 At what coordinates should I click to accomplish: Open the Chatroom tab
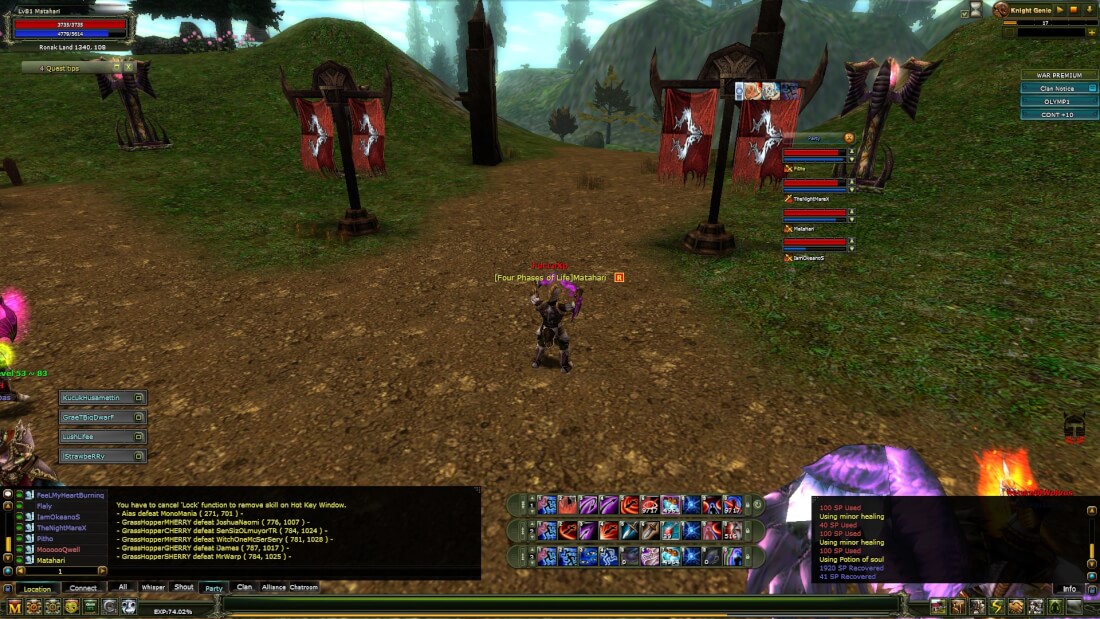304,588
